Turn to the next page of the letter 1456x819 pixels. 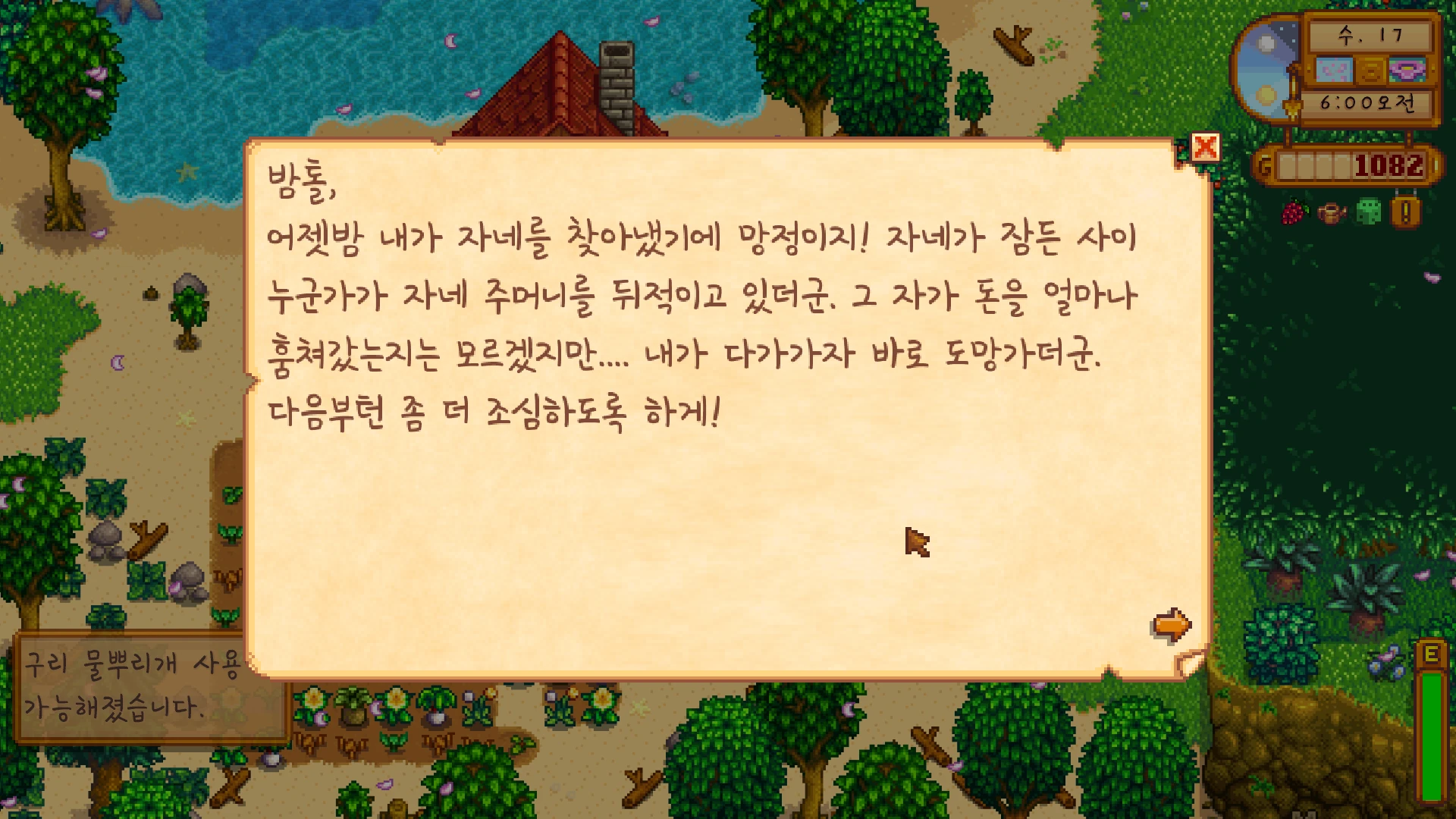pos(1172,626)
